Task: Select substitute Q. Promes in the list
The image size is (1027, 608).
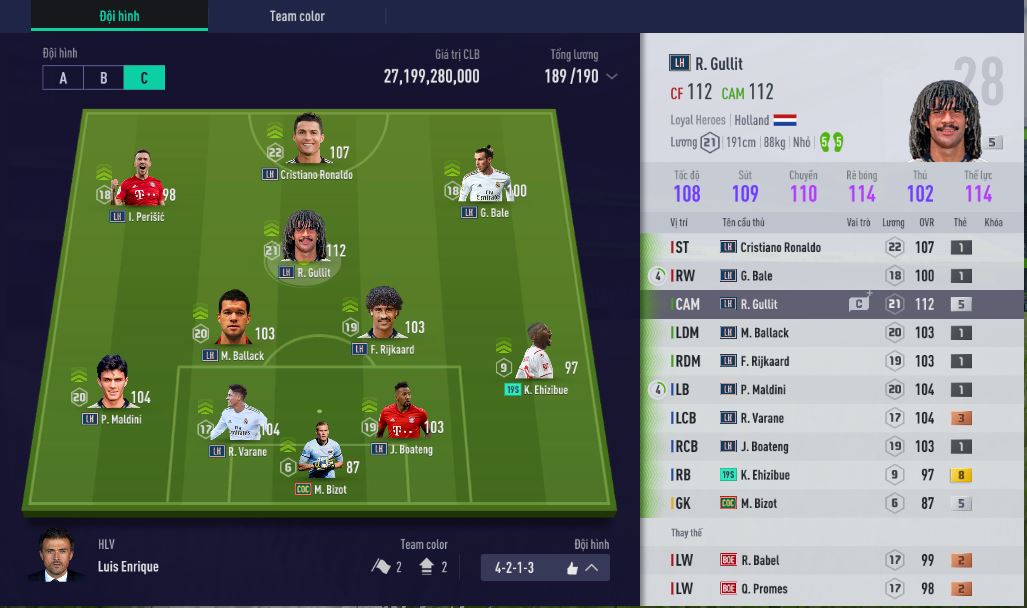Action: (832, 589)
